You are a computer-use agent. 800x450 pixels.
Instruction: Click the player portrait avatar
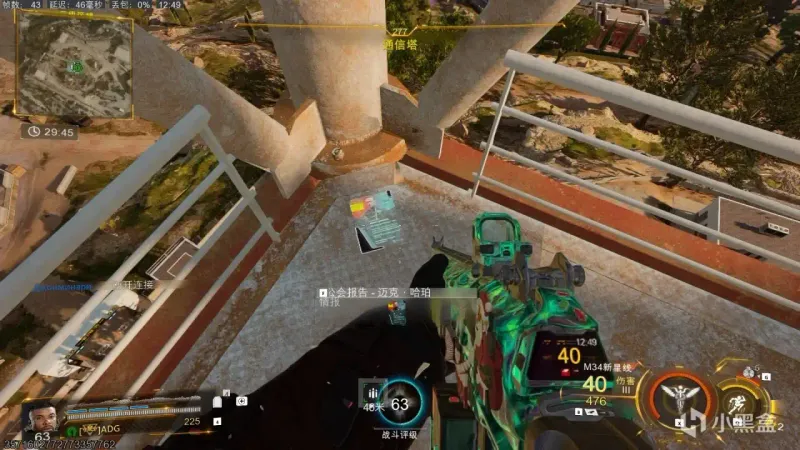40,416
